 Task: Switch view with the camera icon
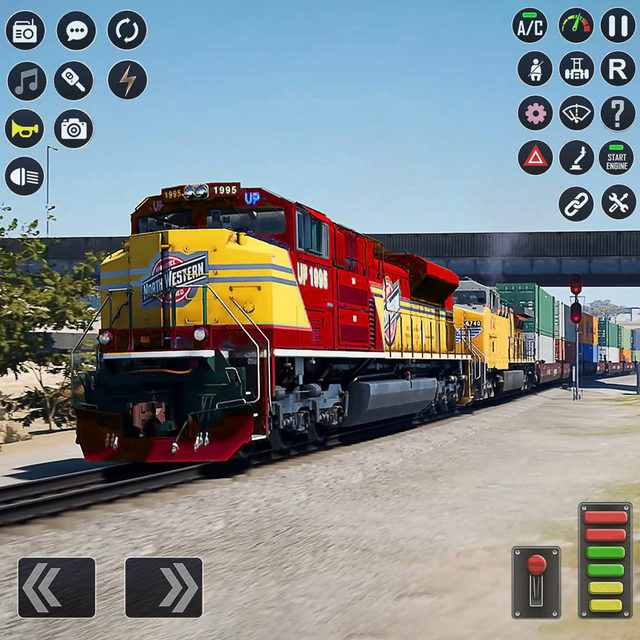click(x=74, y=128)
